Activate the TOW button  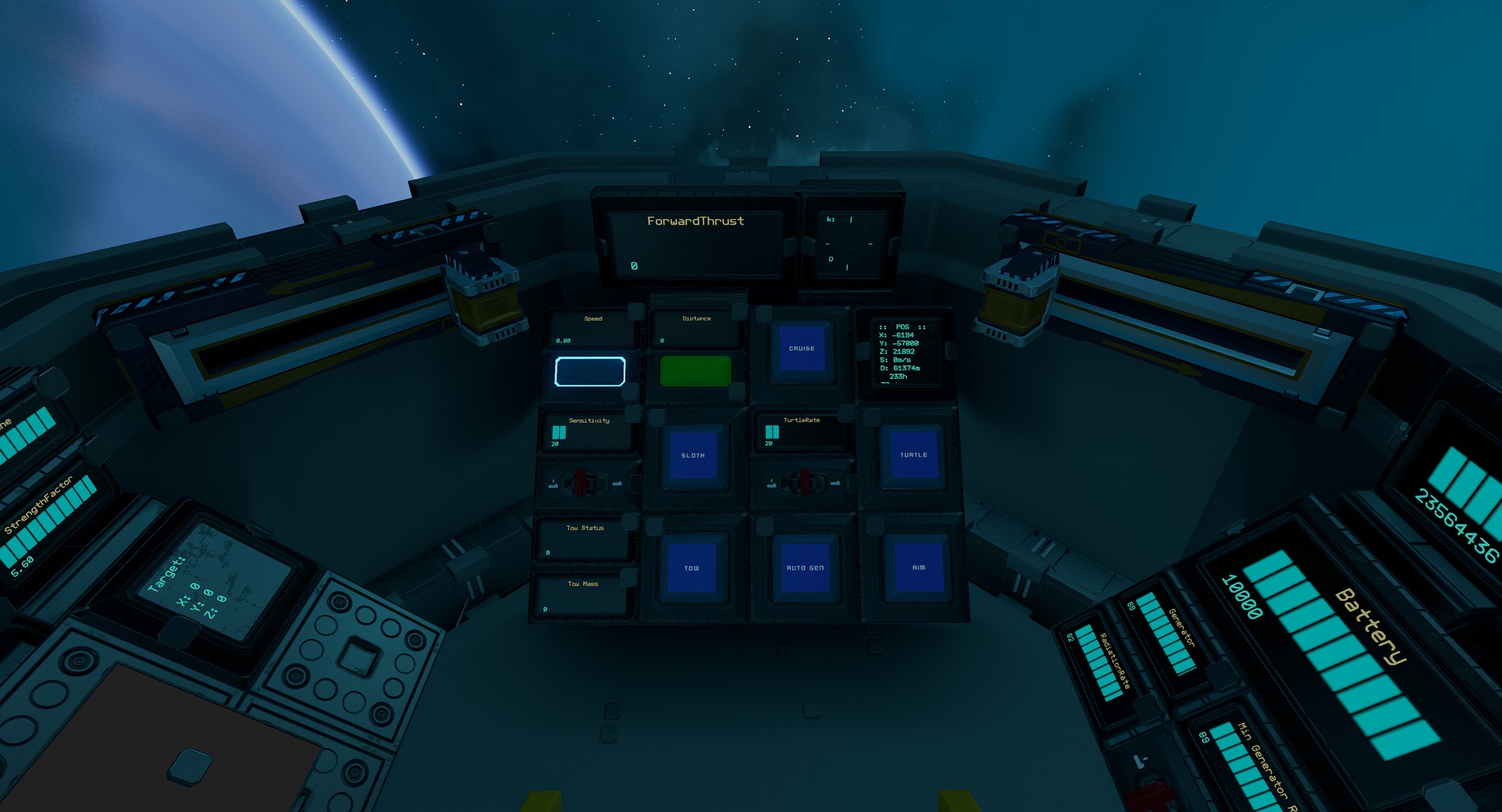click(691, 568)
